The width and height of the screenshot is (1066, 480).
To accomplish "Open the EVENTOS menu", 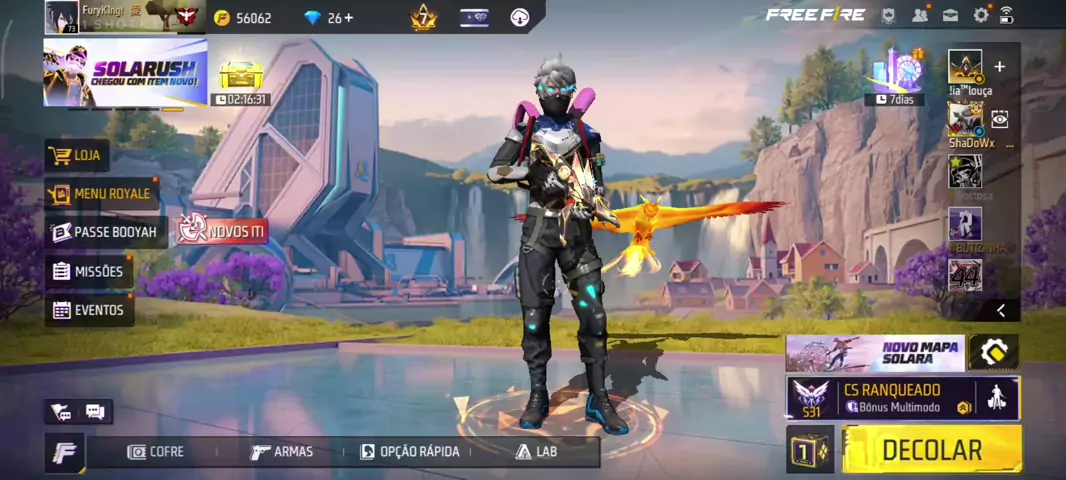I will coord(89,310).
